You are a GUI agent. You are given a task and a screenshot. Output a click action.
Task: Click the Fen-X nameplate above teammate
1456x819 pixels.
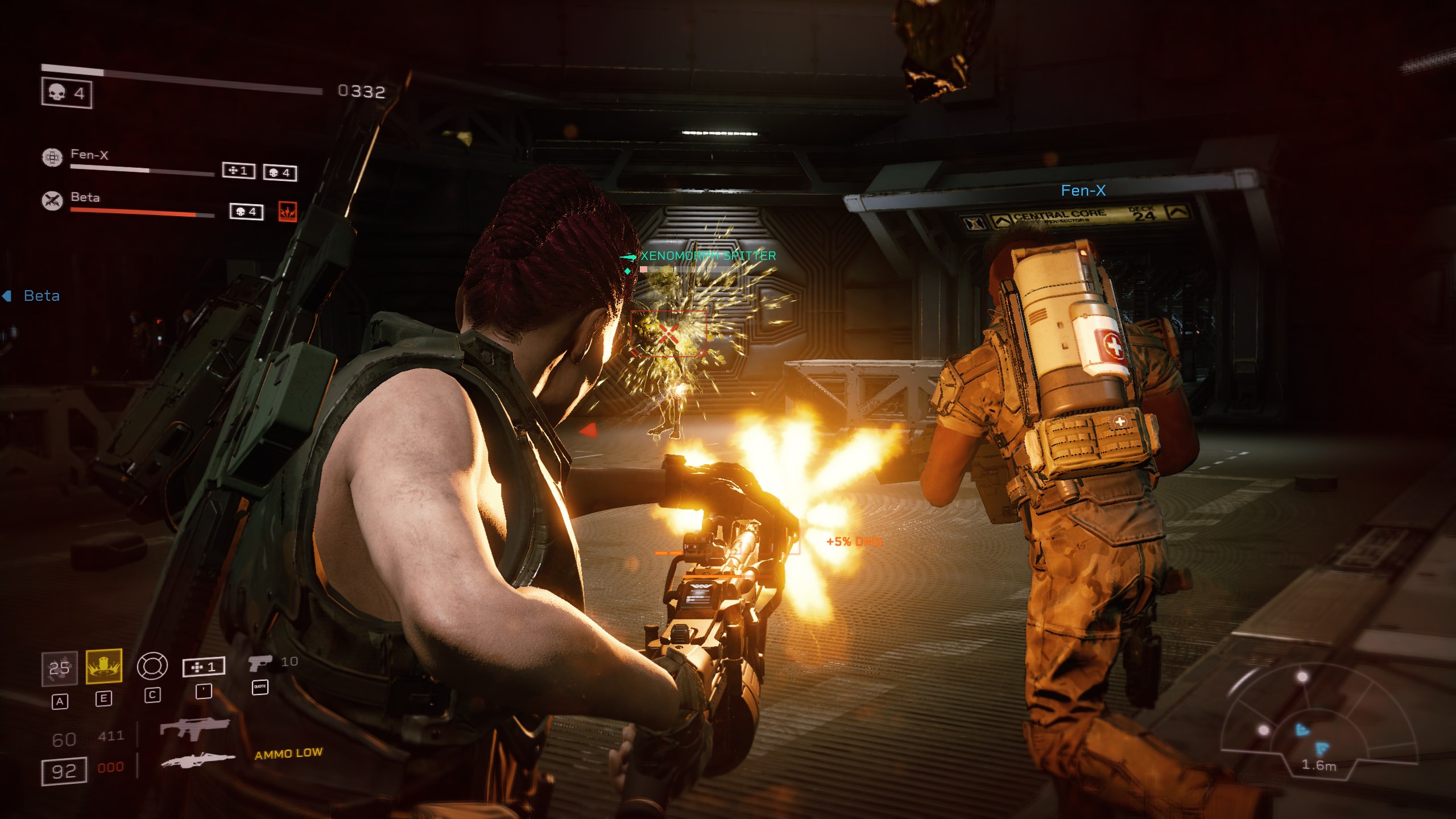pyautogui.click(x=1083, y=191)
